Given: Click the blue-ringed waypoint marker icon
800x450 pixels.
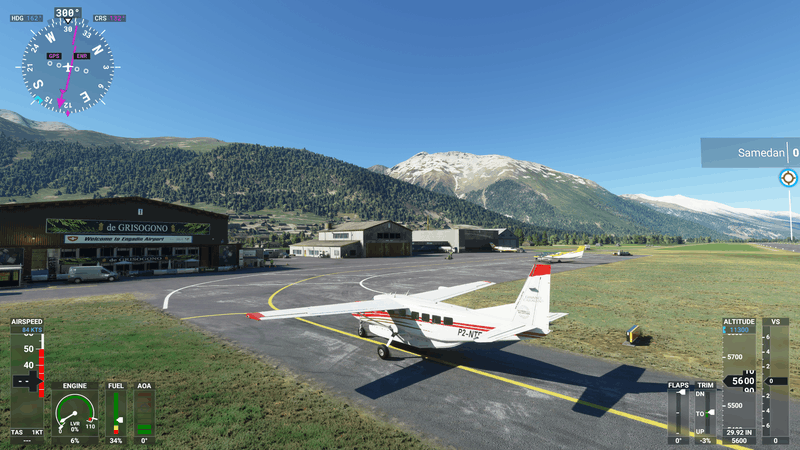Looking at the screenshot, I should pyautogui.click(x=788, y=178).
